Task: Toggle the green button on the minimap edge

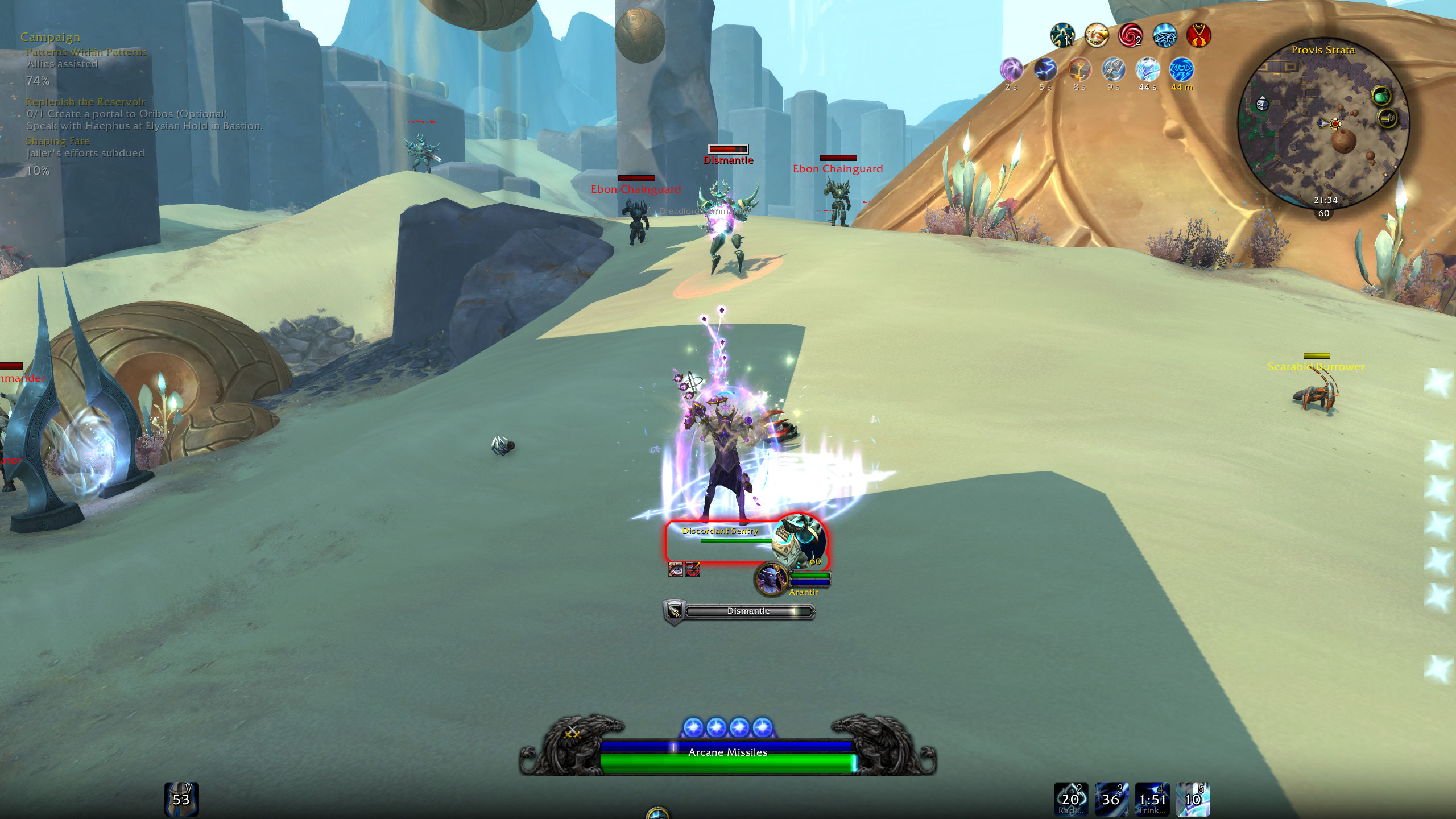Action: coord(1381,96)
